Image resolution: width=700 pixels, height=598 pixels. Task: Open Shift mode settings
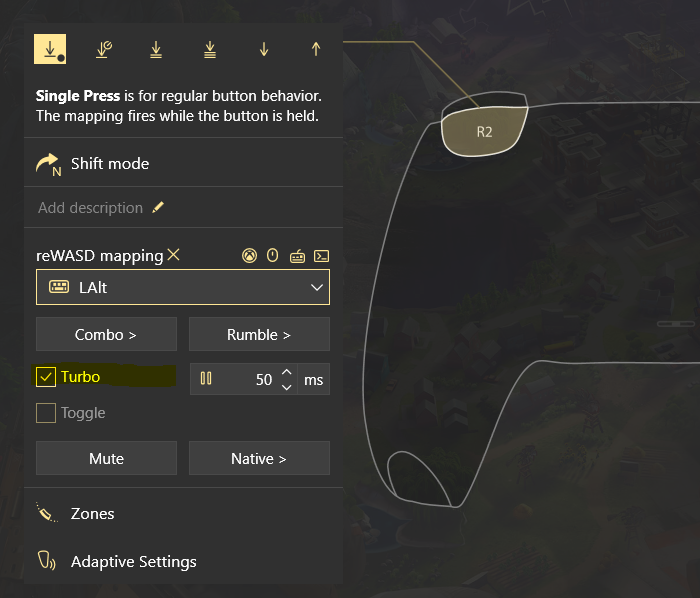(x=110, y=164)
